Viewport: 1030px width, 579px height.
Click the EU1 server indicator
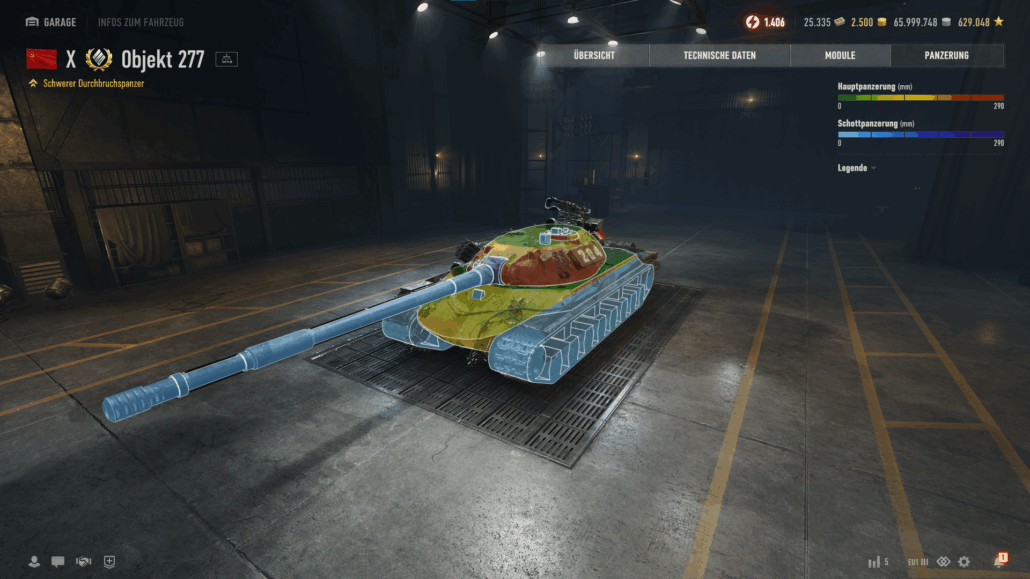(x=918, y=562)
